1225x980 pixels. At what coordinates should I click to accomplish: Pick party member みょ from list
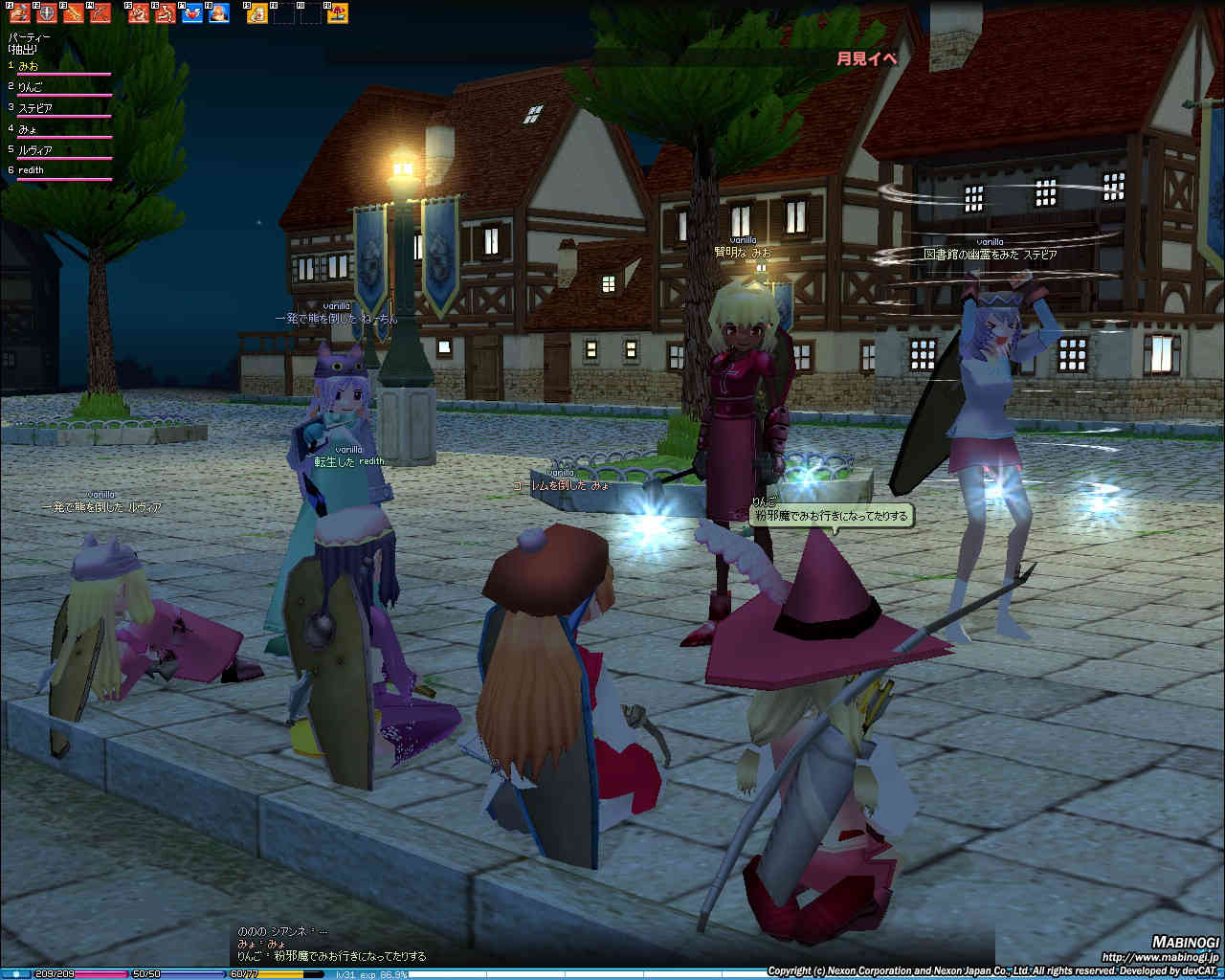pyautogui.click(x=28, y=129)
